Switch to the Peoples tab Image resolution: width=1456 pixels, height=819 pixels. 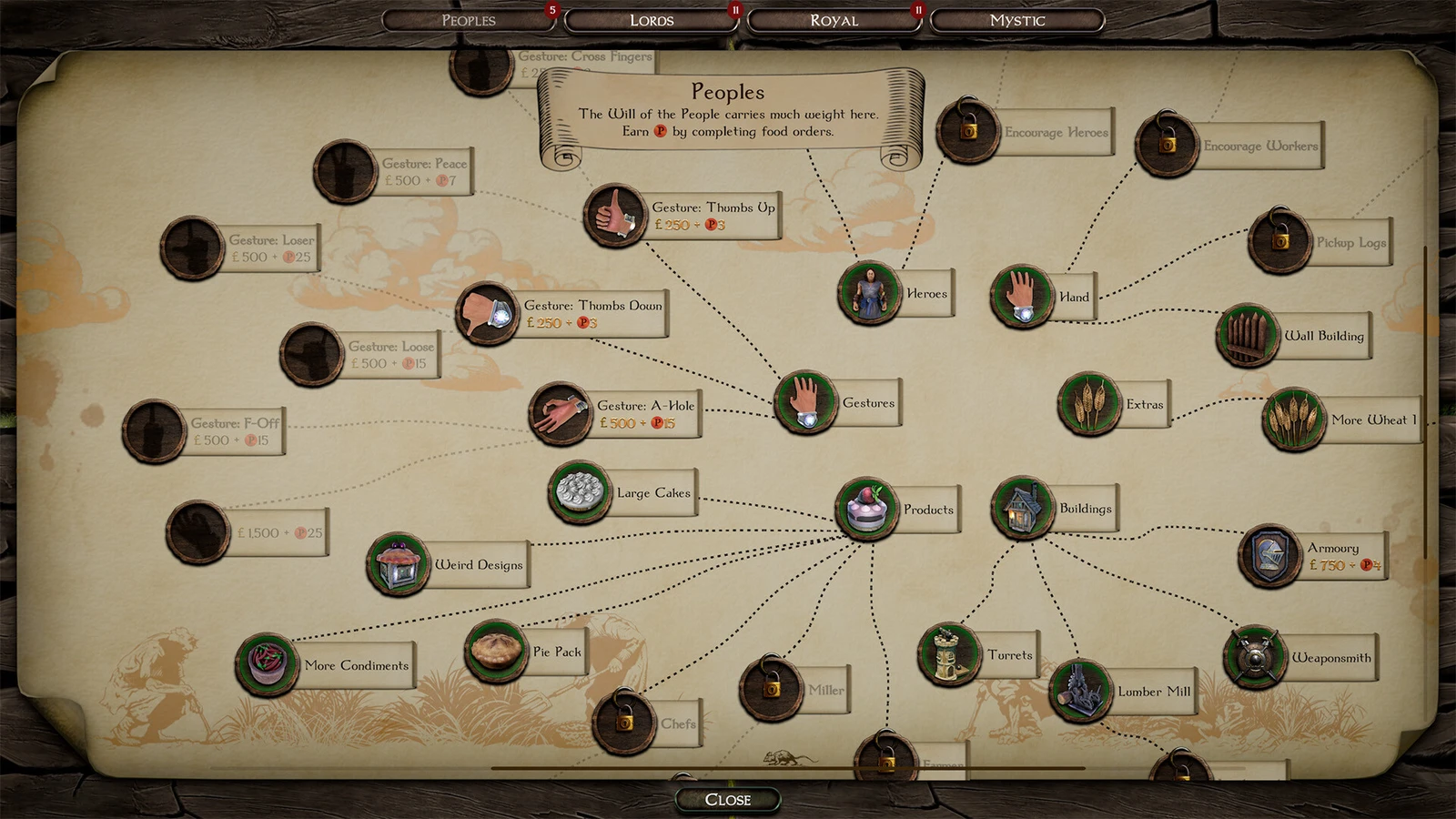(x=469, y=20)
